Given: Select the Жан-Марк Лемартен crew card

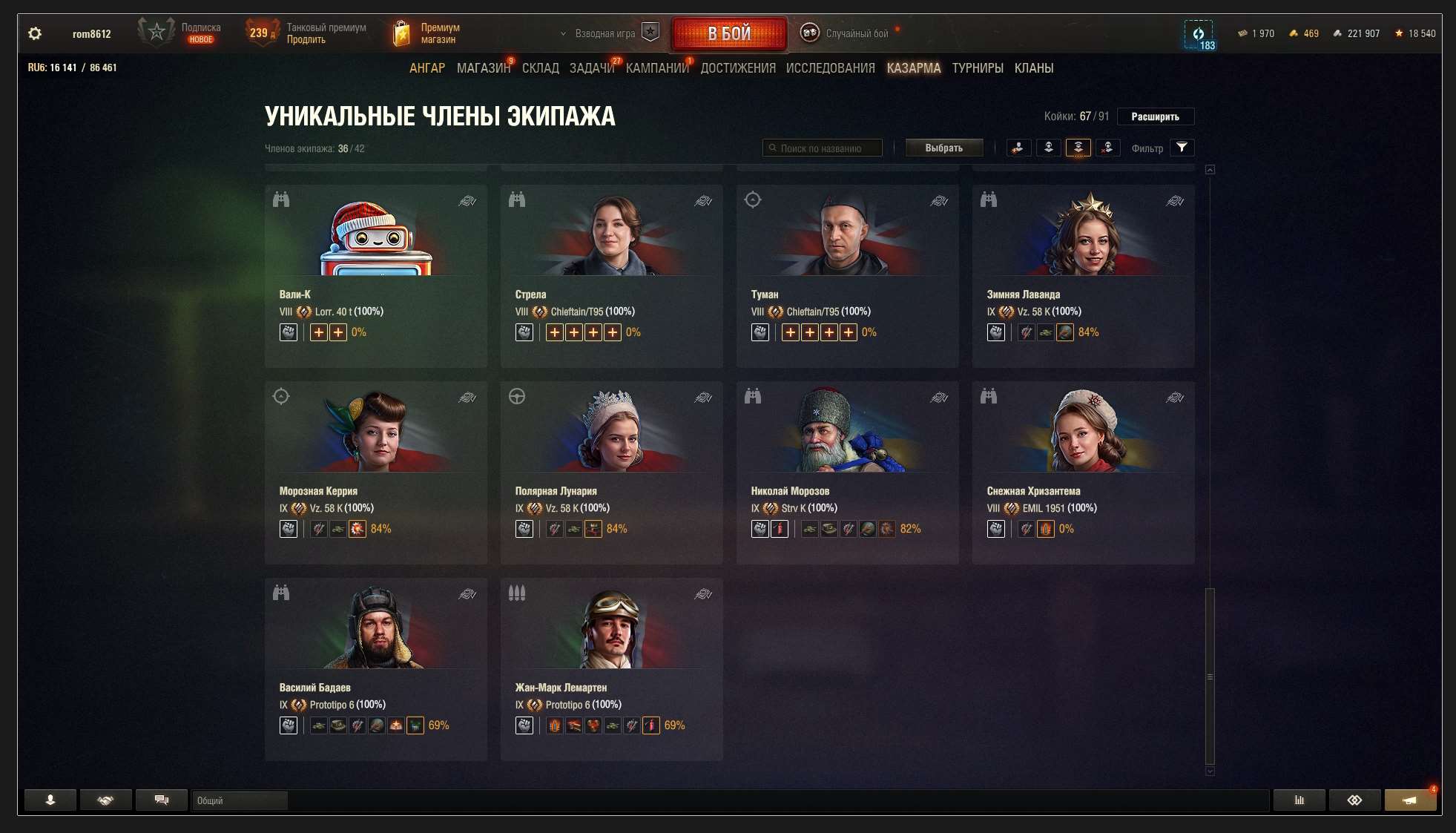Looking at the screenshot, I should 611,668.
